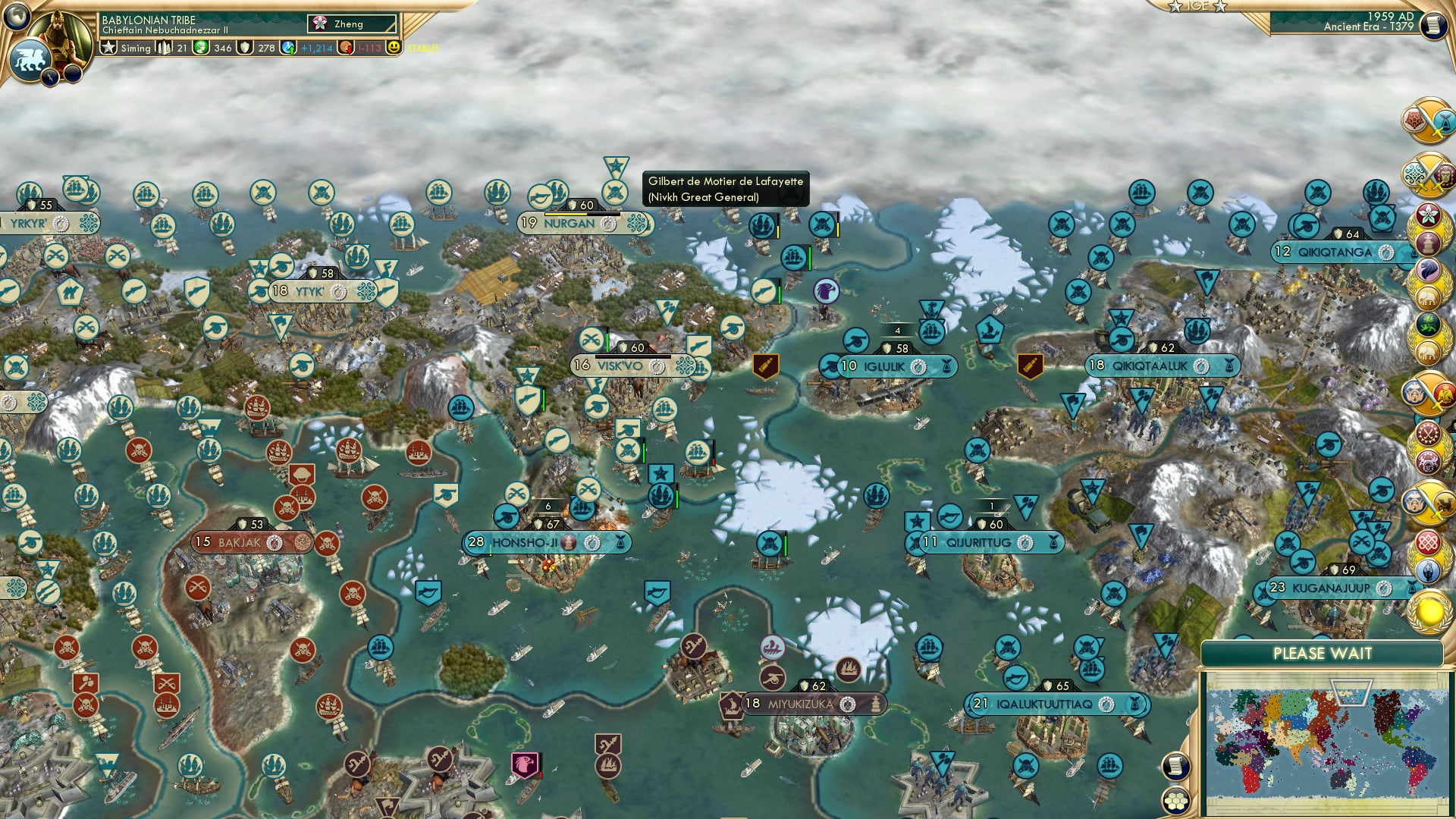This screenshot has height=819, width=1456.
Task: Click the yellow smiley stability icon
Action: pyautogui.click(x=393, y=48)
